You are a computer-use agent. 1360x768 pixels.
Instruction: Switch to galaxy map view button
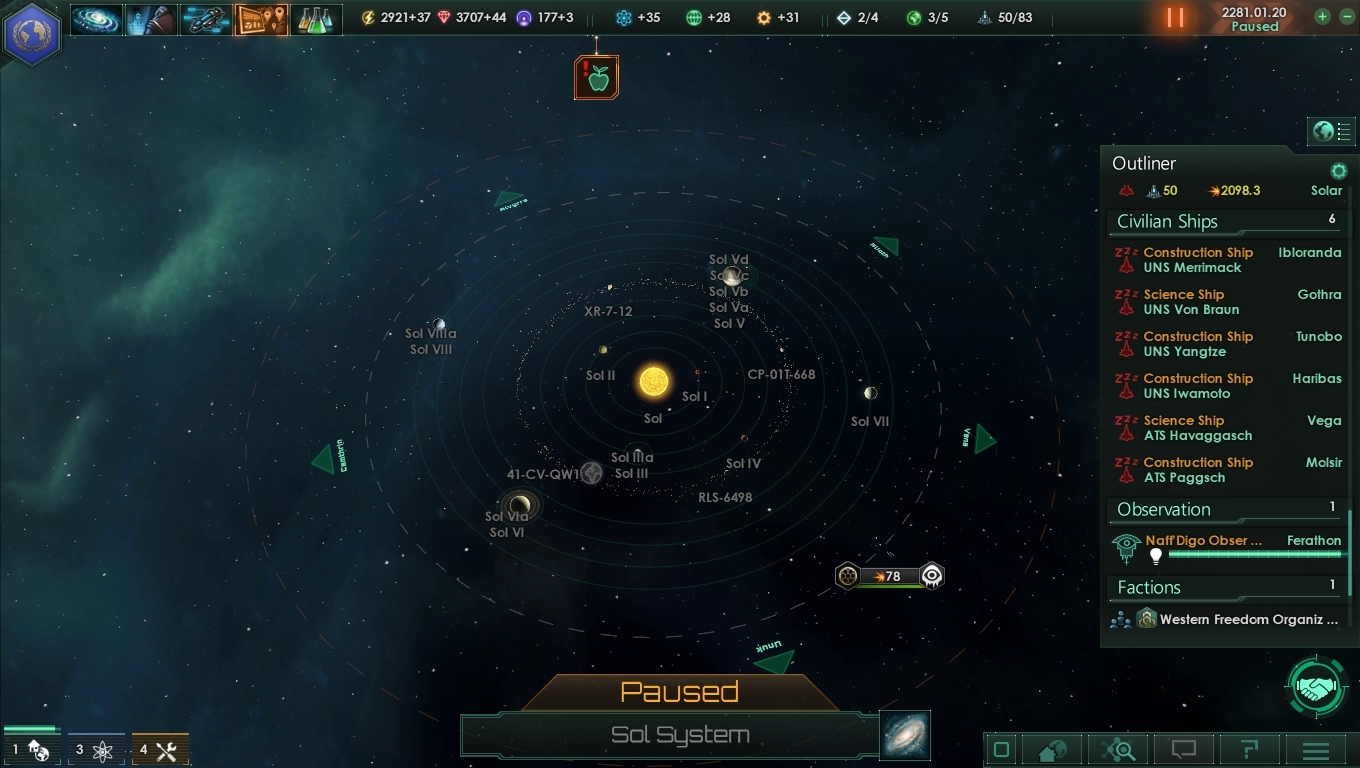906,735
